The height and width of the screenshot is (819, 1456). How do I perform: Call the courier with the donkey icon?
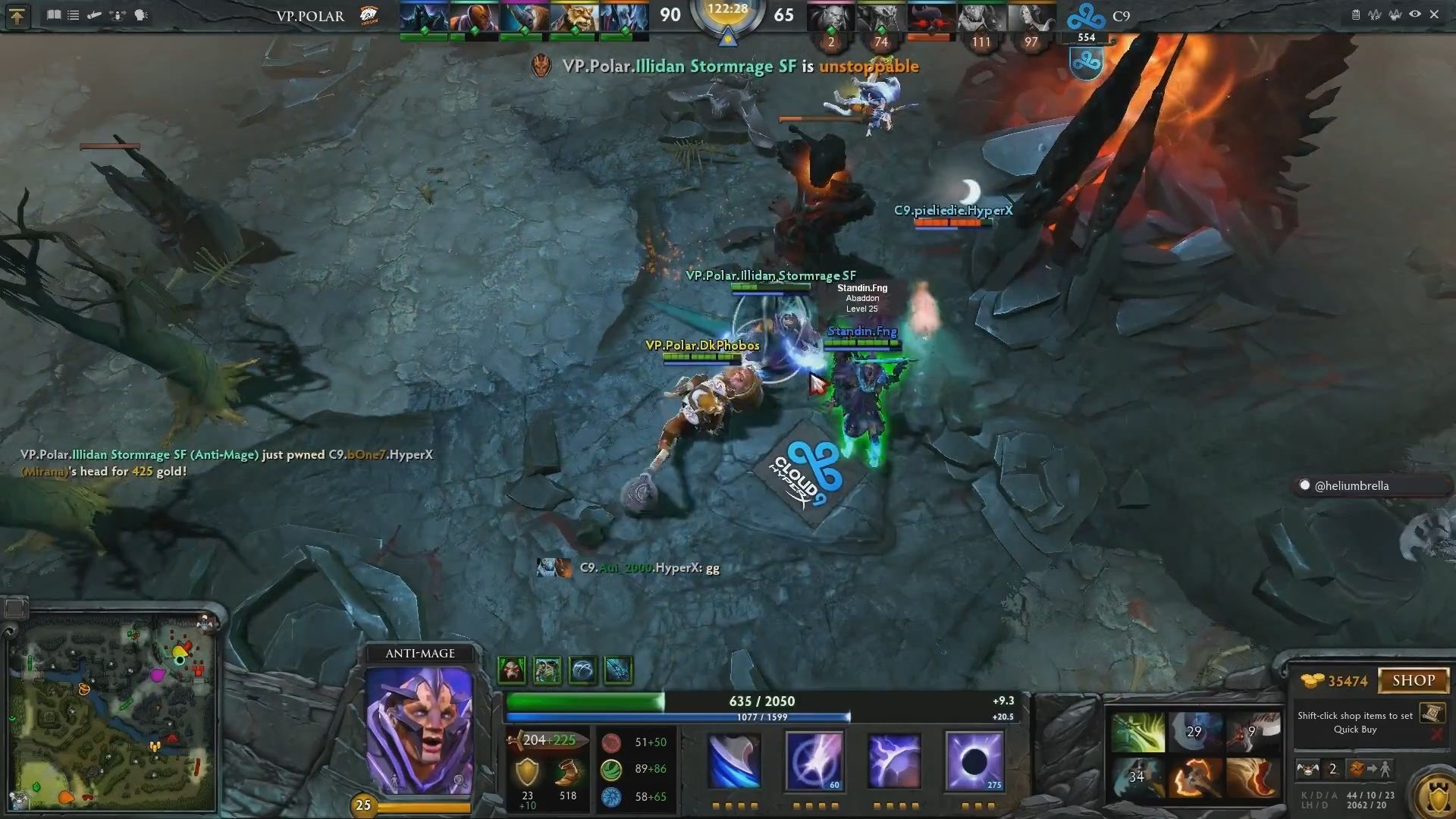point(1307,769)
